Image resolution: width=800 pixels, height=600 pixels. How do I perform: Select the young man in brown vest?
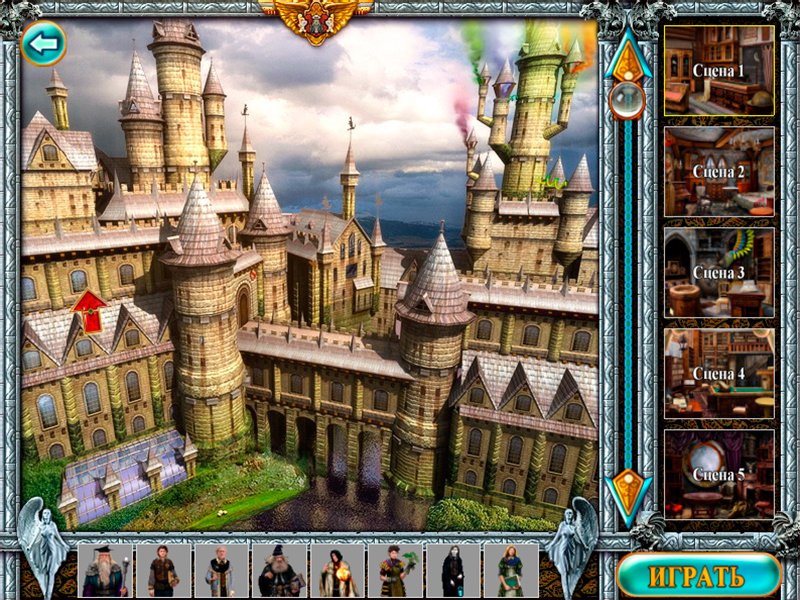tap(162, 571)
